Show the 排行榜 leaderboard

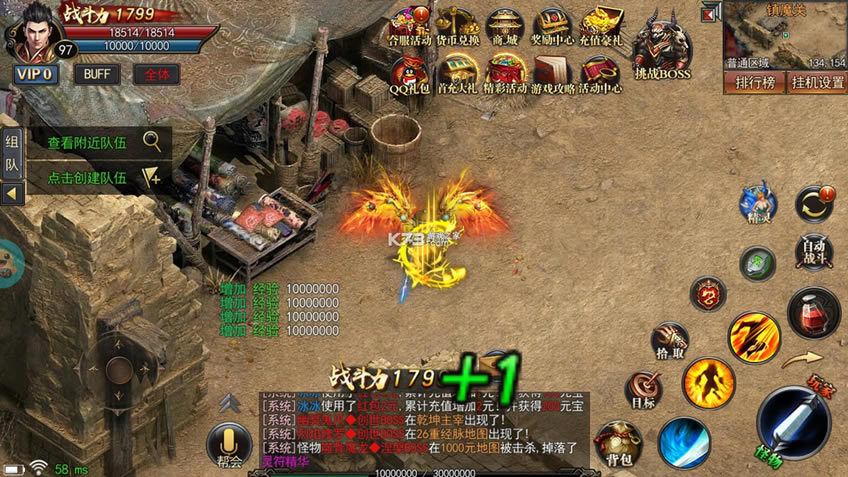coord(755,82)
